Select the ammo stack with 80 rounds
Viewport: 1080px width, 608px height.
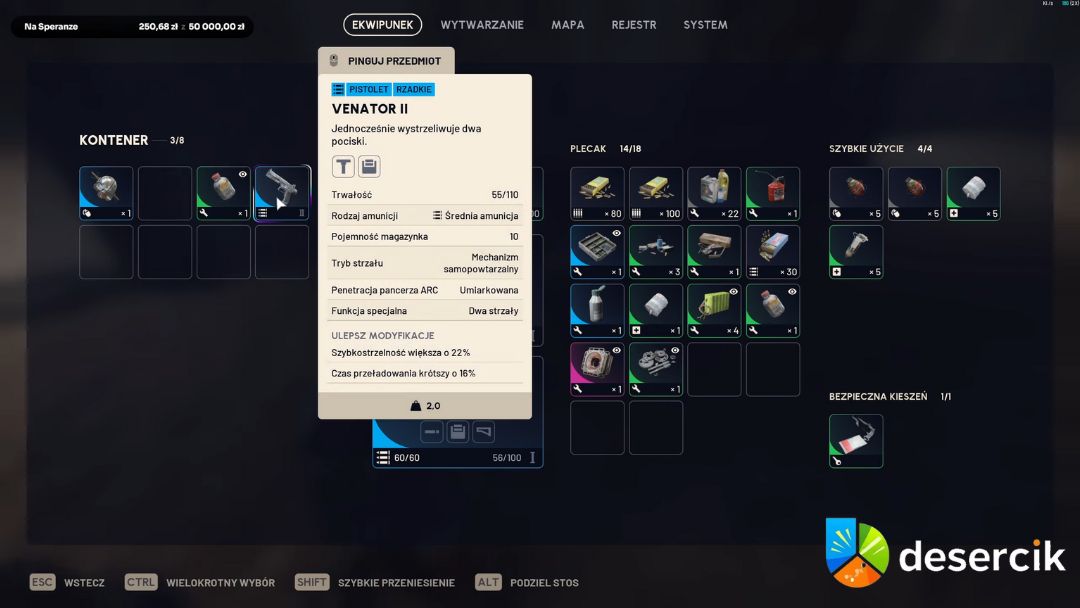pos(597,193)
